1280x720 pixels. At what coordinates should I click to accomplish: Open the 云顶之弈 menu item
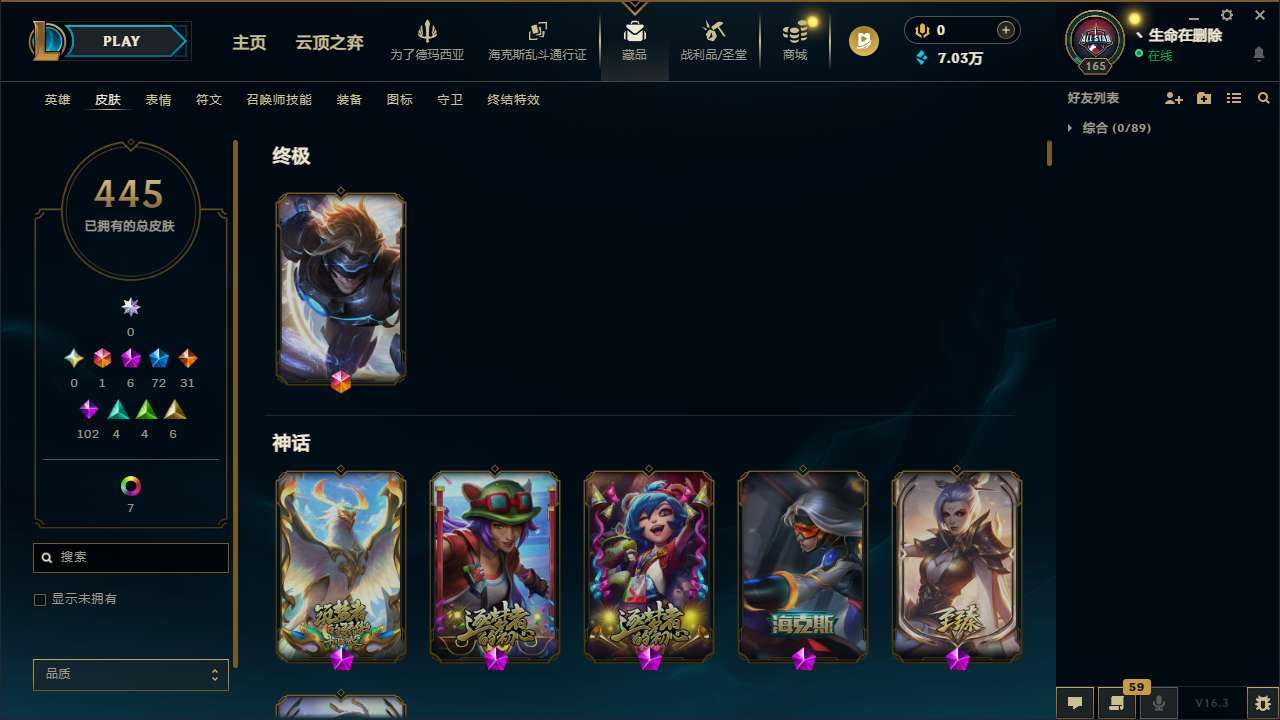click(327, 44)
